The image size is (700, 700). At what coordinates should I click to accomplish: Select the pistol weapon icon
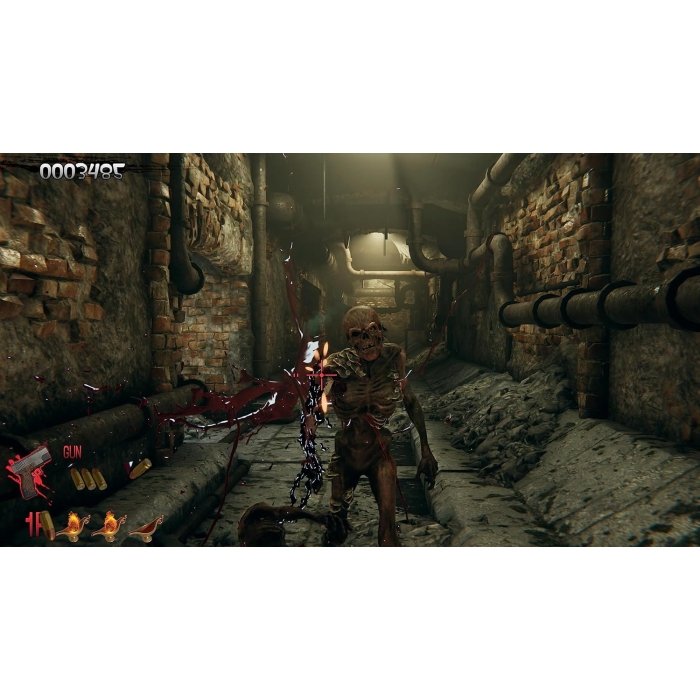pos(30,470)
